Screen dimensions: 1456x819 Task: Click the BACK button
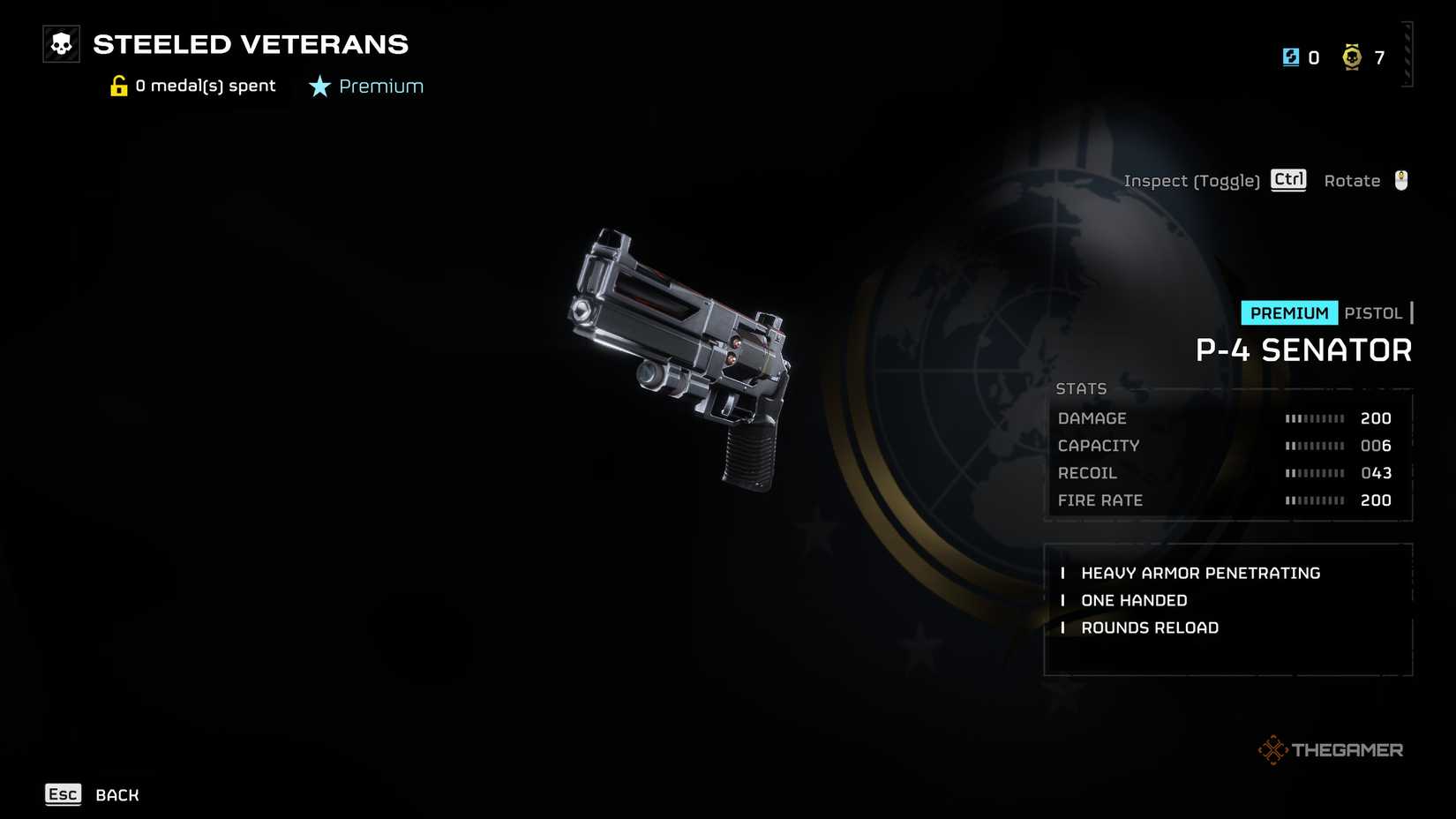point(116,795)
